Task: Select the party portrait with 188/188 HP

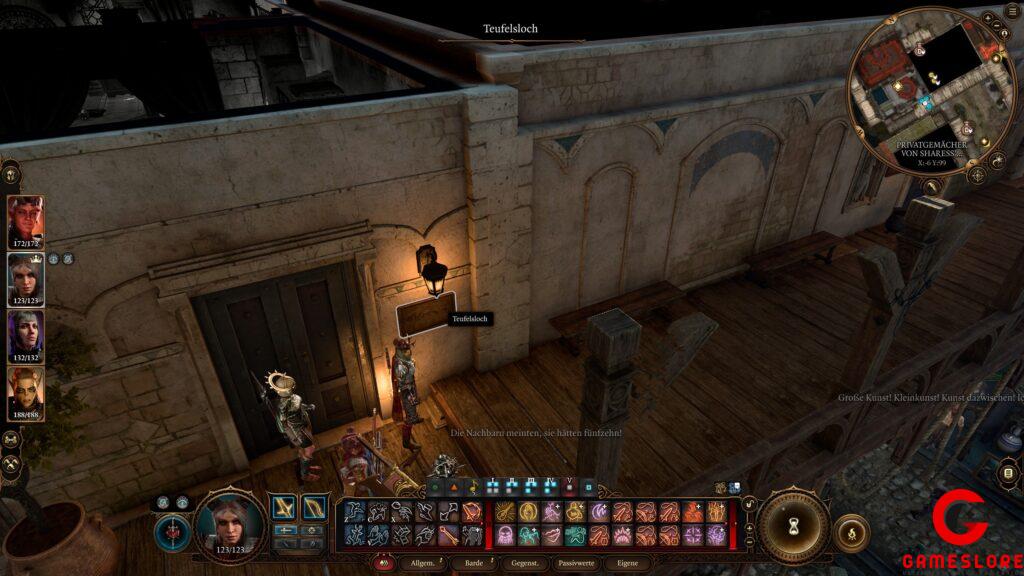Action: click(x=26, y=392)
